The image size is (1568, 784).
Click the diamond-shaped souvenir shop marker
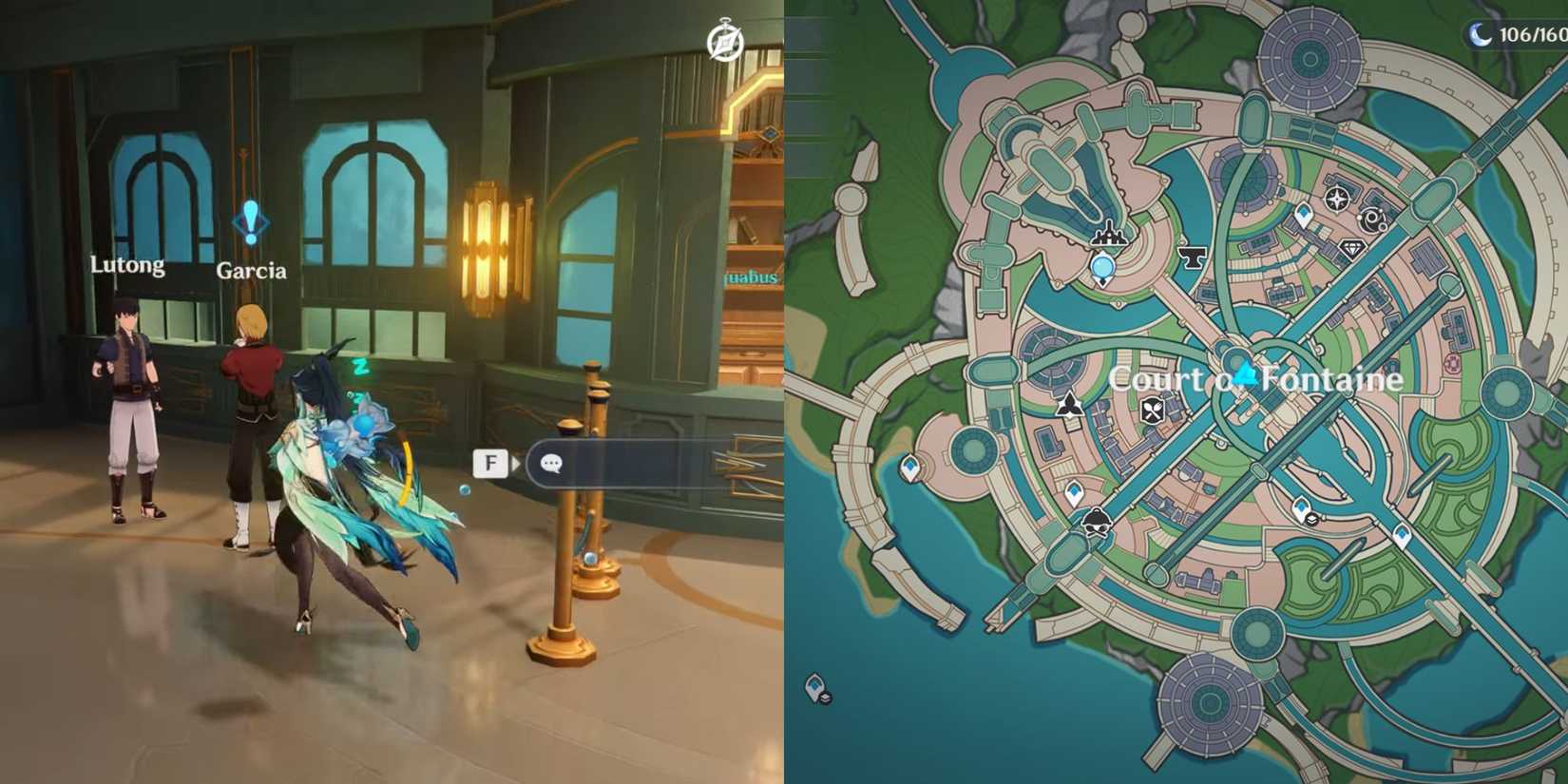pos(1352,248)
